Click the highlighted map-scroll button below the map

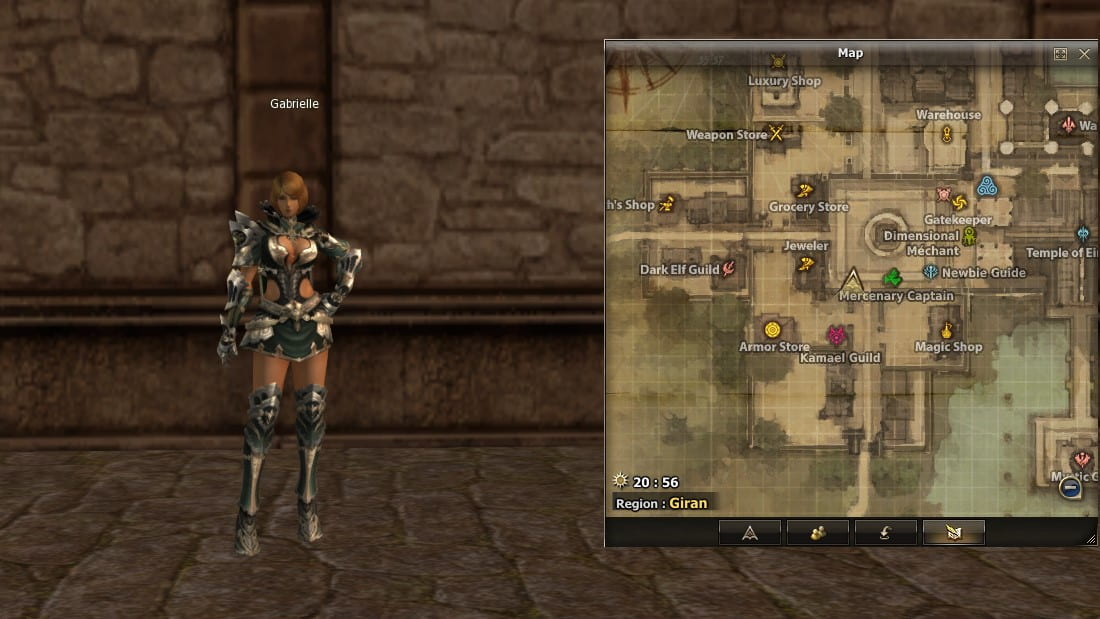(x=954, y=533)
